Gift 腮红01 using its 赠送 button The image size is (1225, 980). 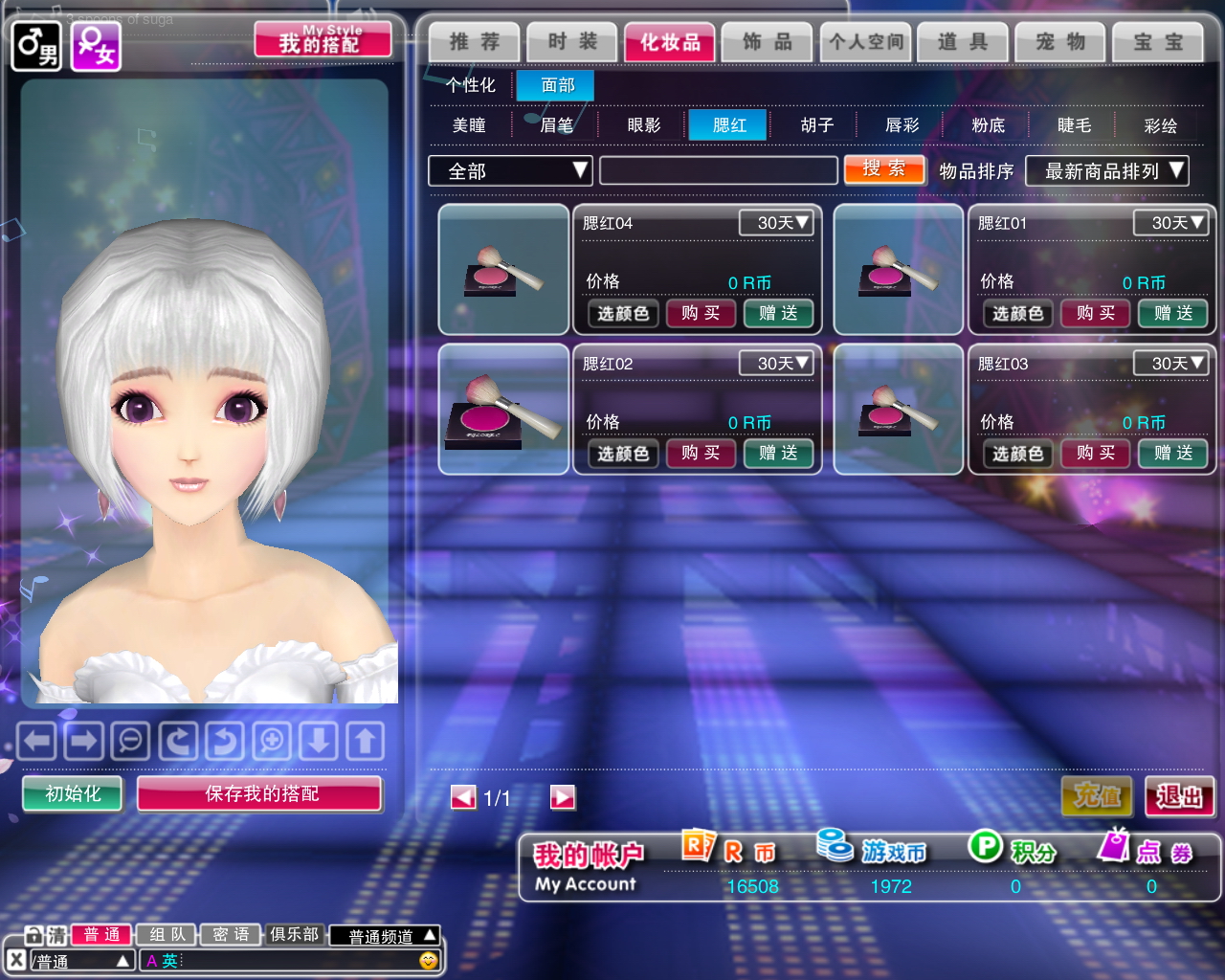click(1173, 313)
